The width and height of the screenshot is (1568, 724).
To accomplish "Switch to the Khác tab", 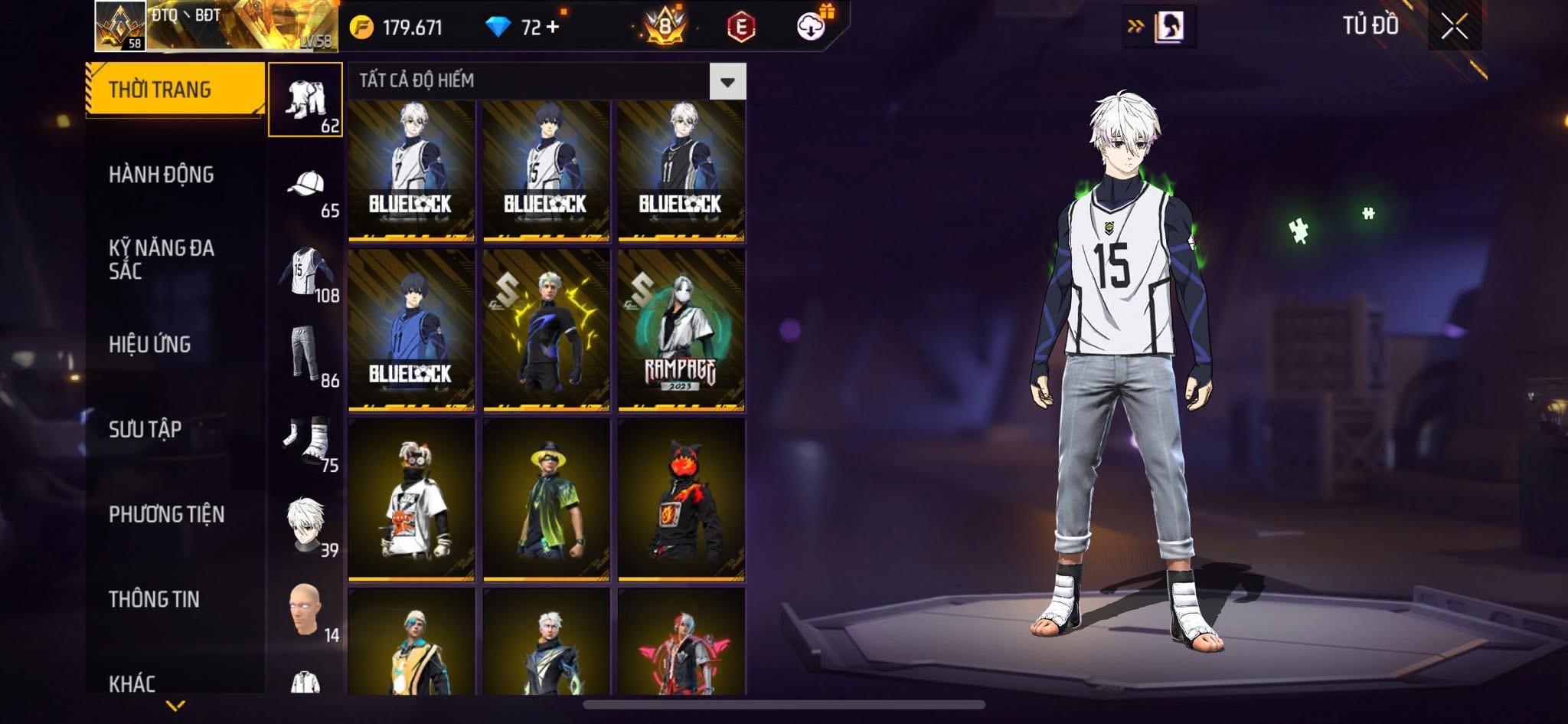I will (132, 683).
